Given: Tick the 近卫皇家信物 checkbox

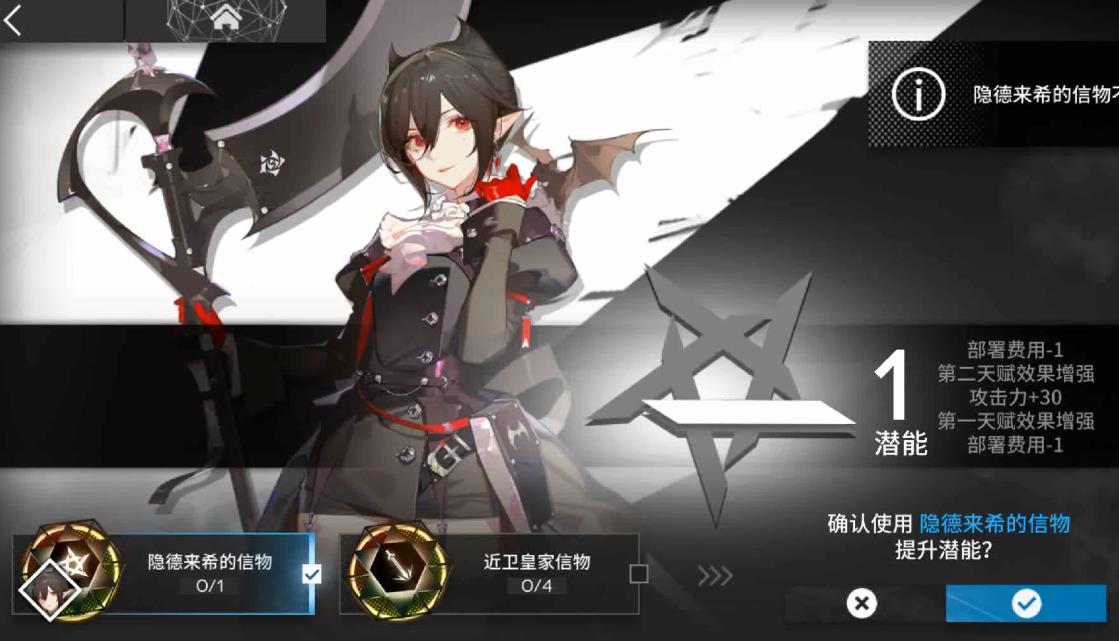Looking at the screenshot, I should pos(638,574).
